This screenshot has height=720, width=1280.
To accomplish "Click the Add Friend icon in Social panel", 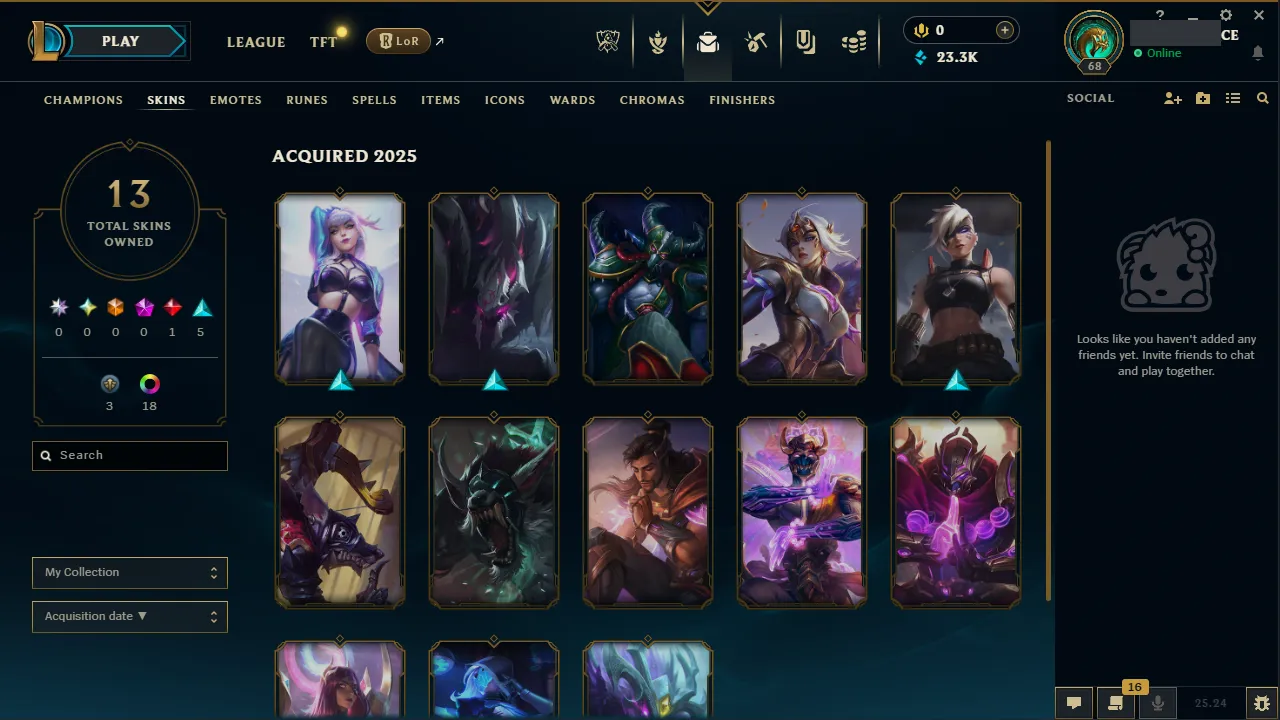I will tap(1172, 98).
